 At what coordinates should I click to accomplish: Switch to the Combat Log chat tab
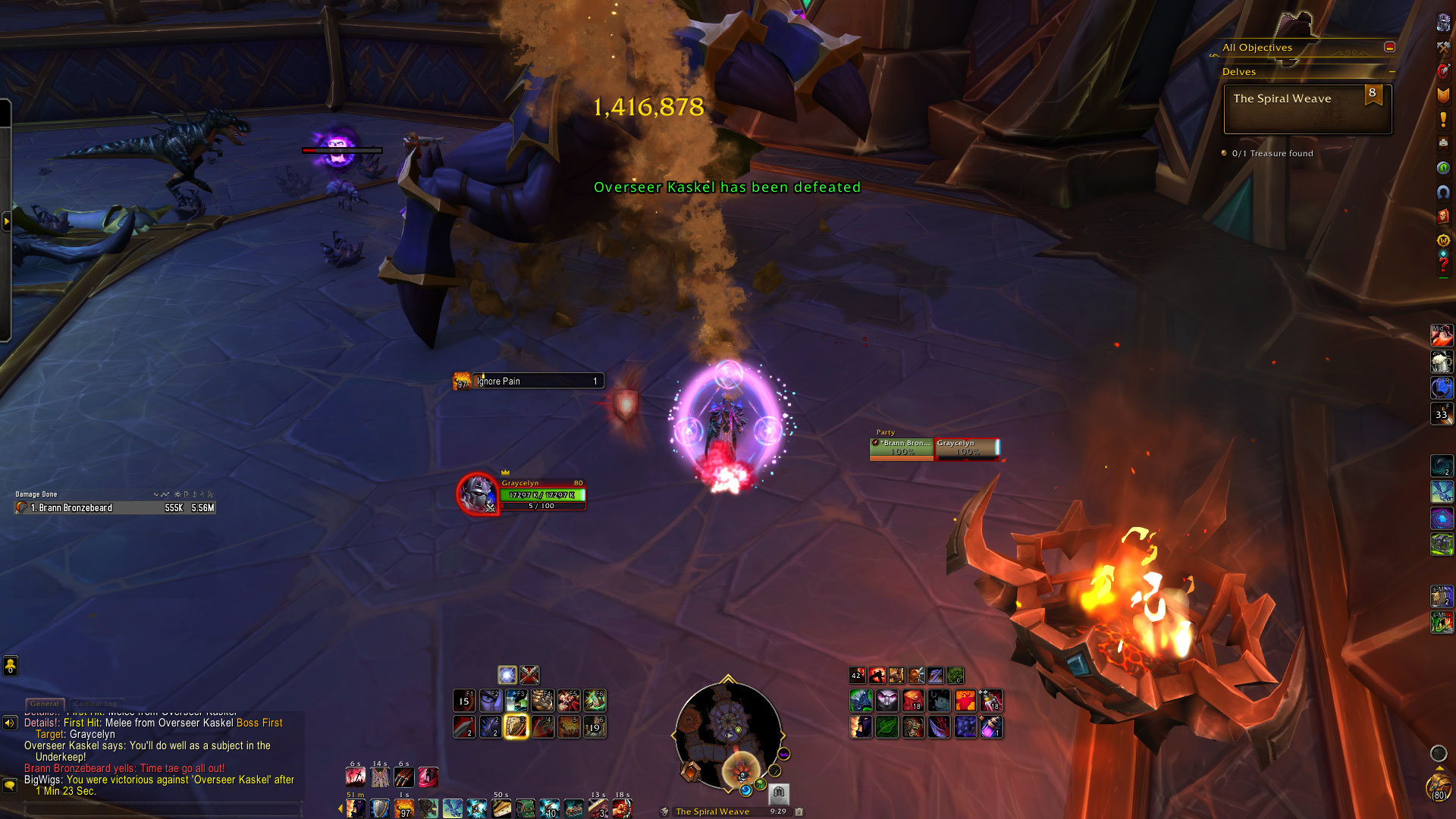(95, 704)
